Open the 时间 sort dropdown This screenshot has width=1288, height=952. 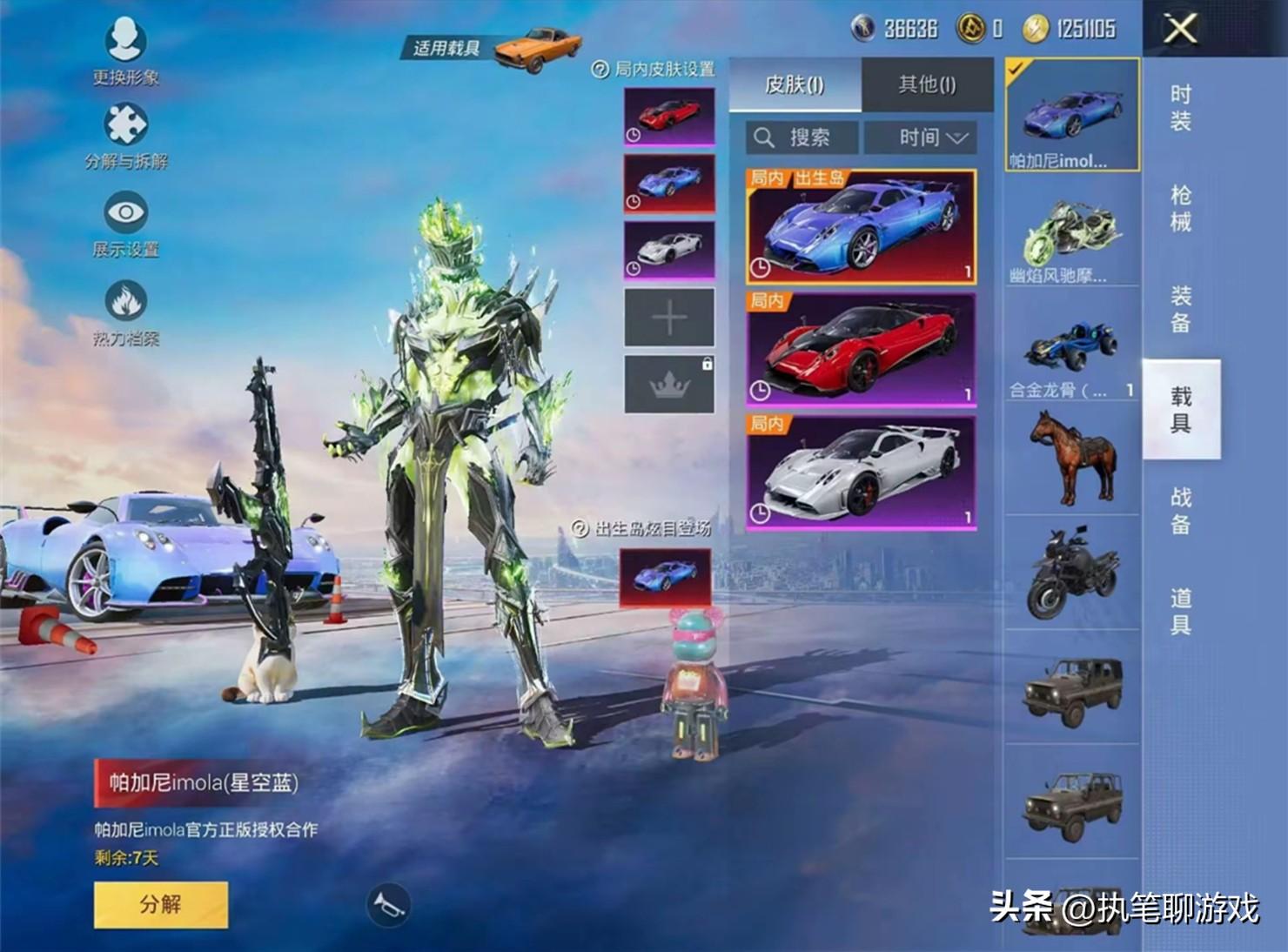933,137
